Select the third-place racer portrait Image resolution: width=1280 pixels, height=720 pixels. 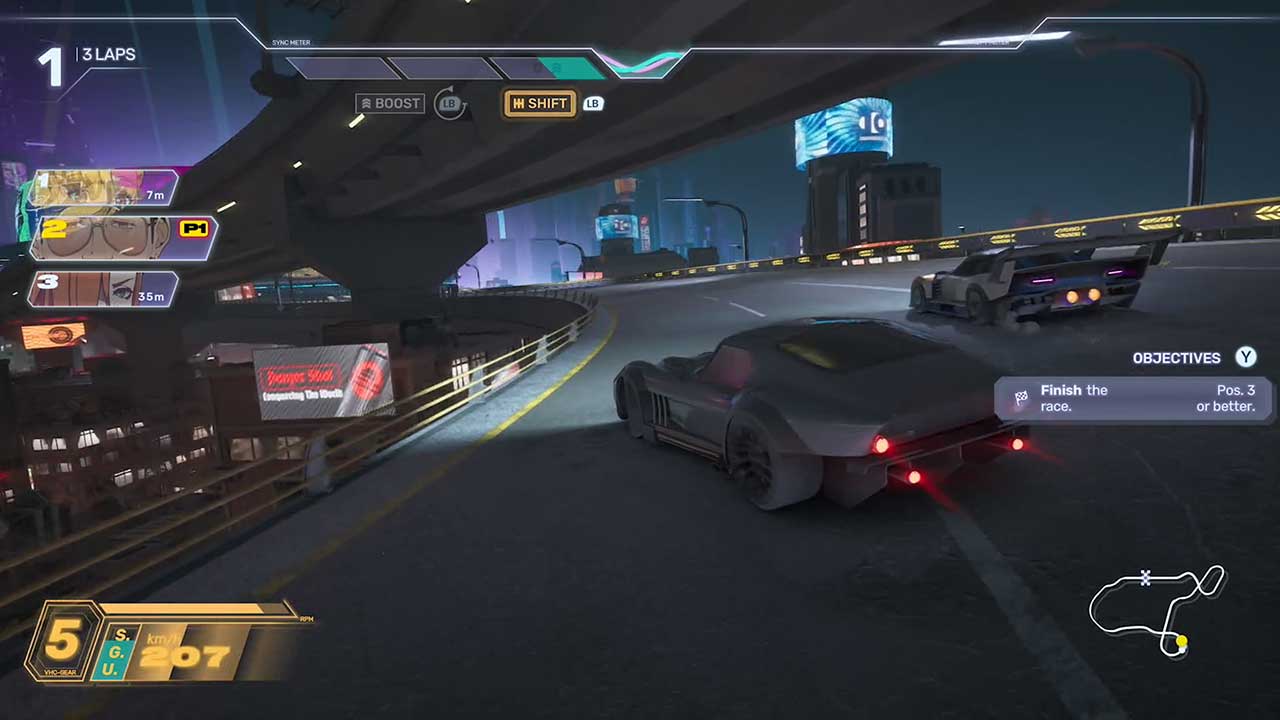[103, 289]
